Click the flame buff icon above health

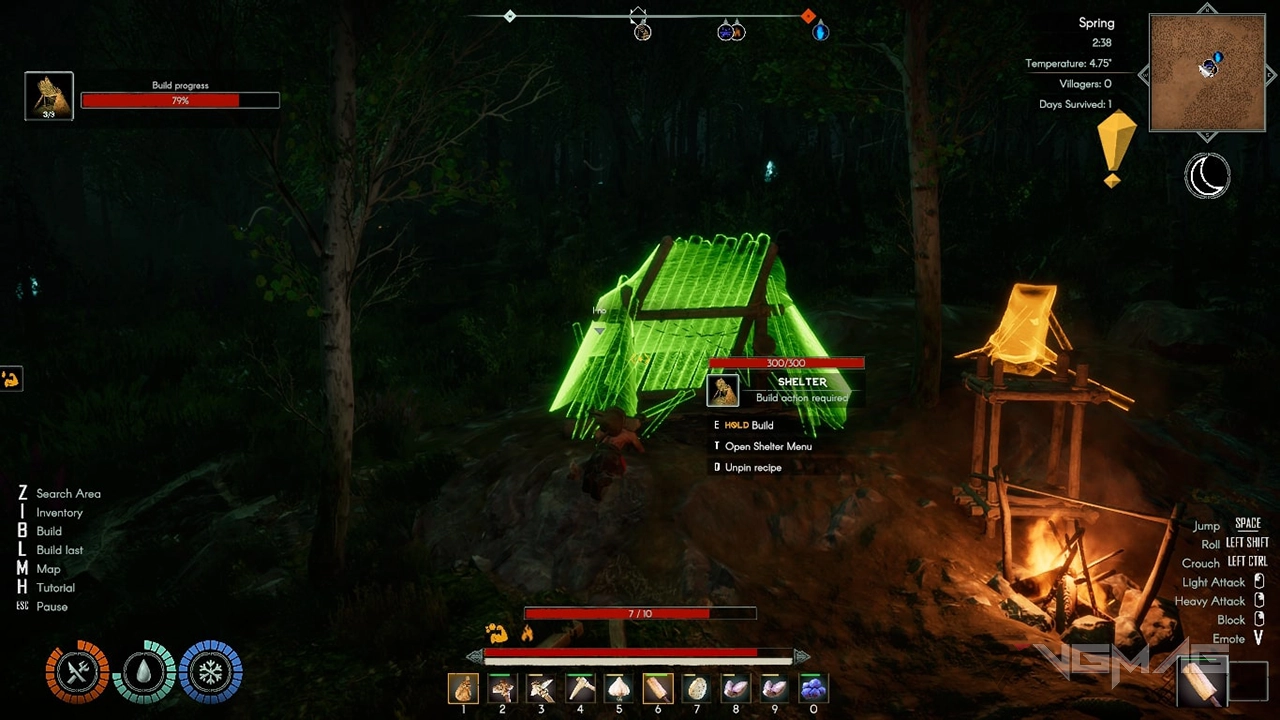click(x=527, y=633)
